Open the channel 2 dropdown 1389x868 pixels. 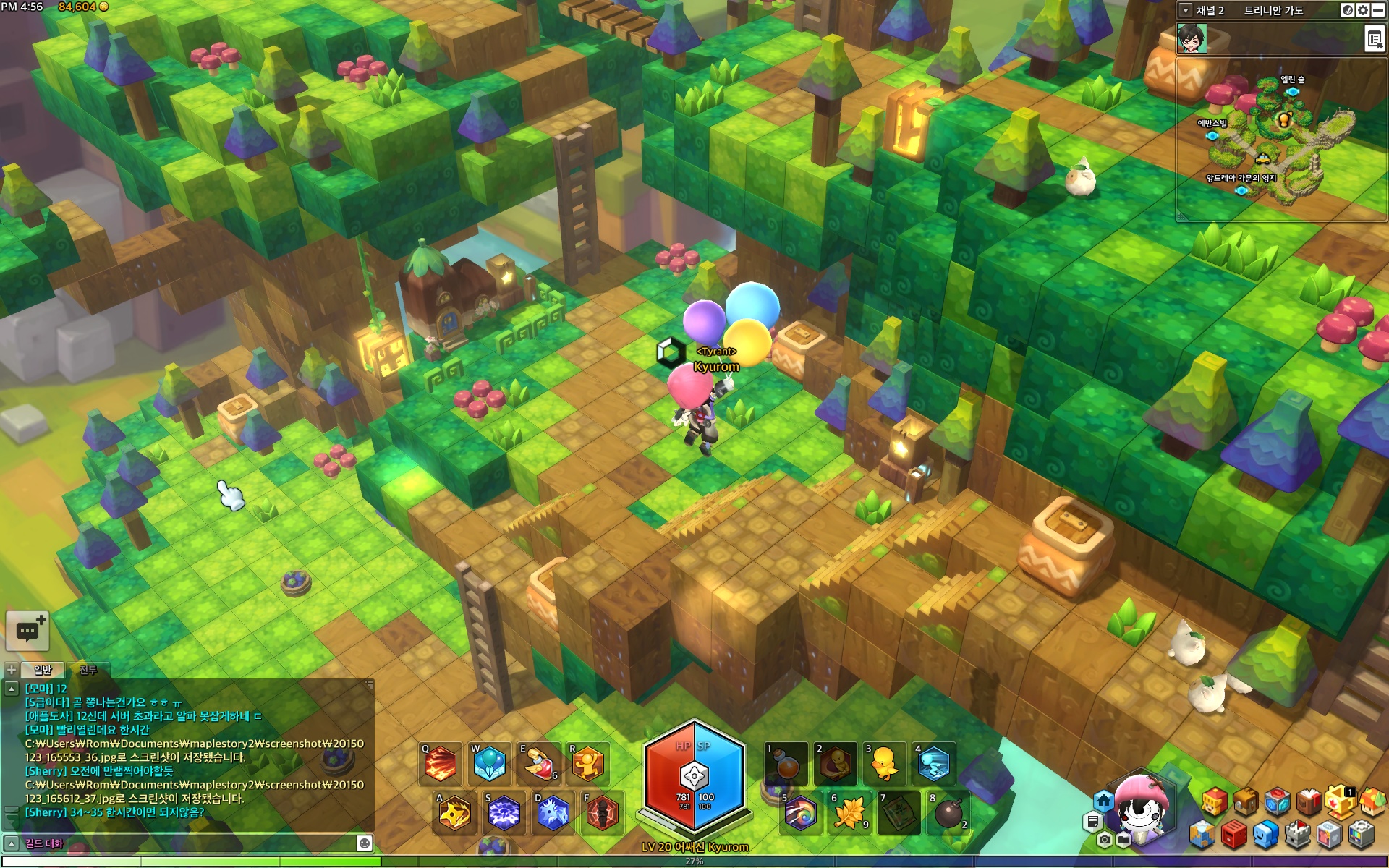pos(1186,10)
